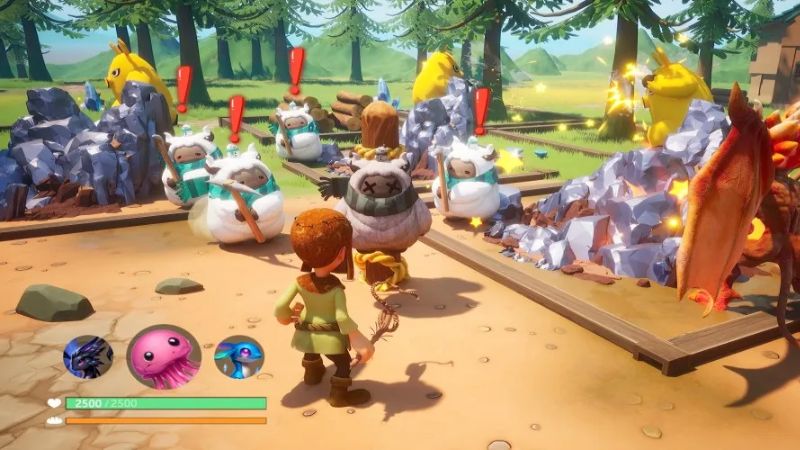Switch to the blue bird companion portrait
The width and height of the screenshot is (800, 450).
coord(239,357)
